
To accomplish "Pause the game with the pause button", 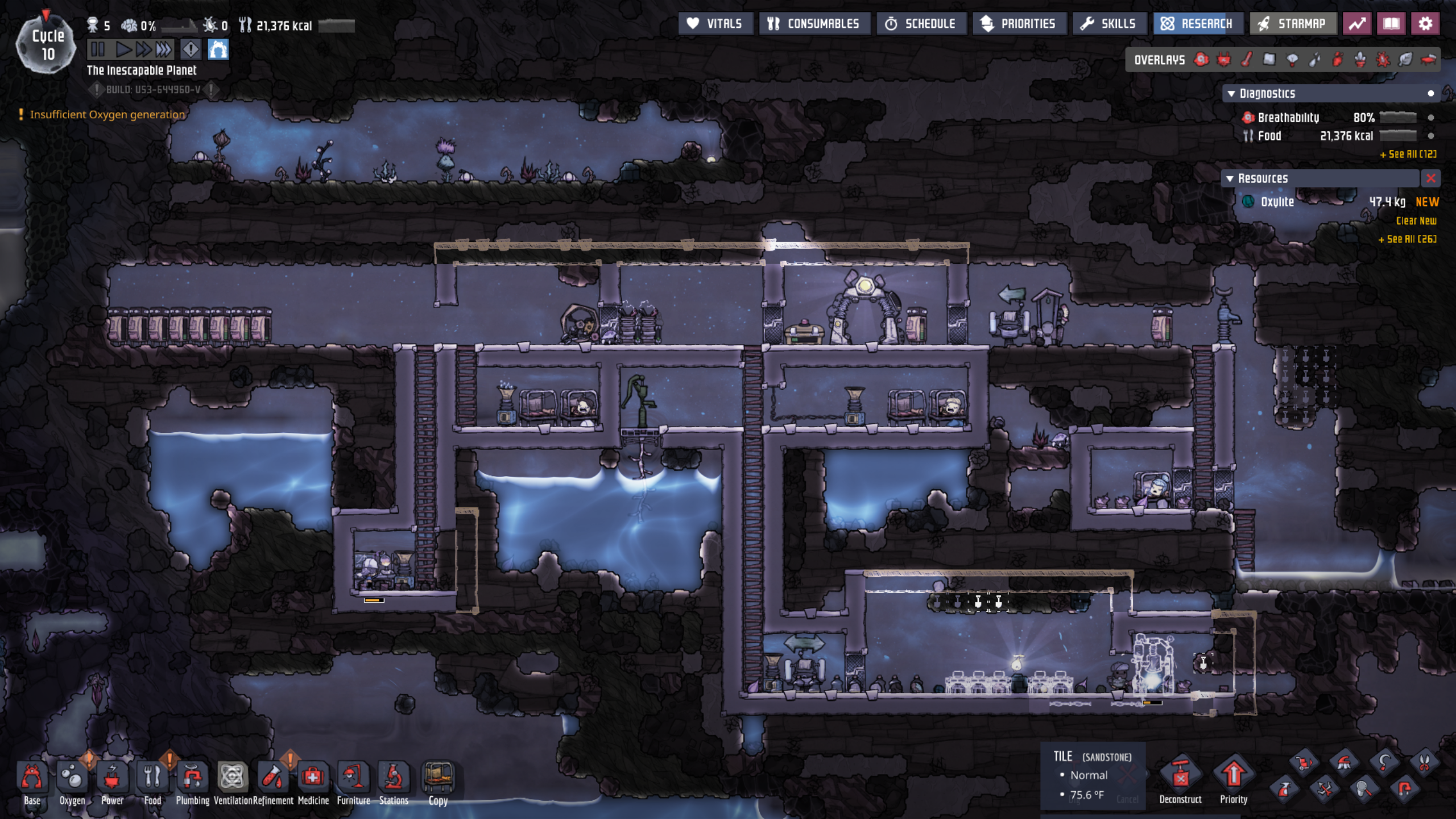I will pos(98,50).
